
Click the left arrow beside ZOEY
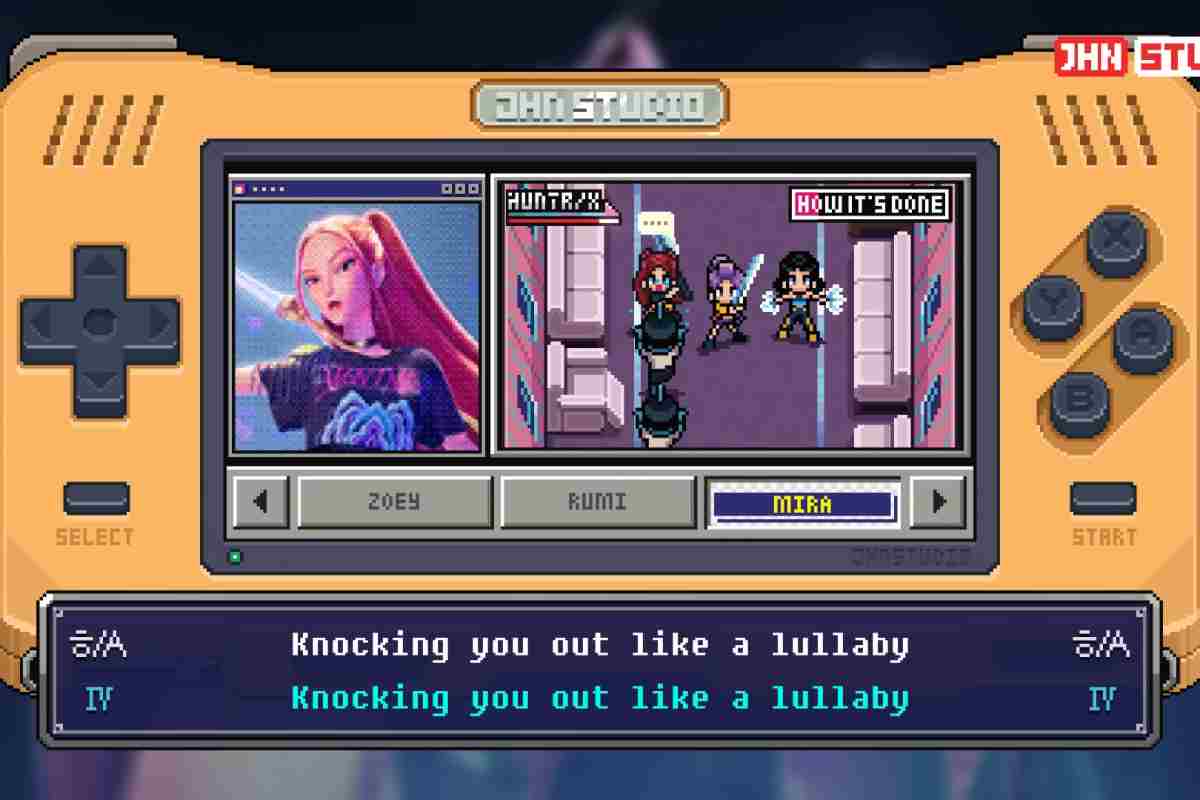point(262,502)
